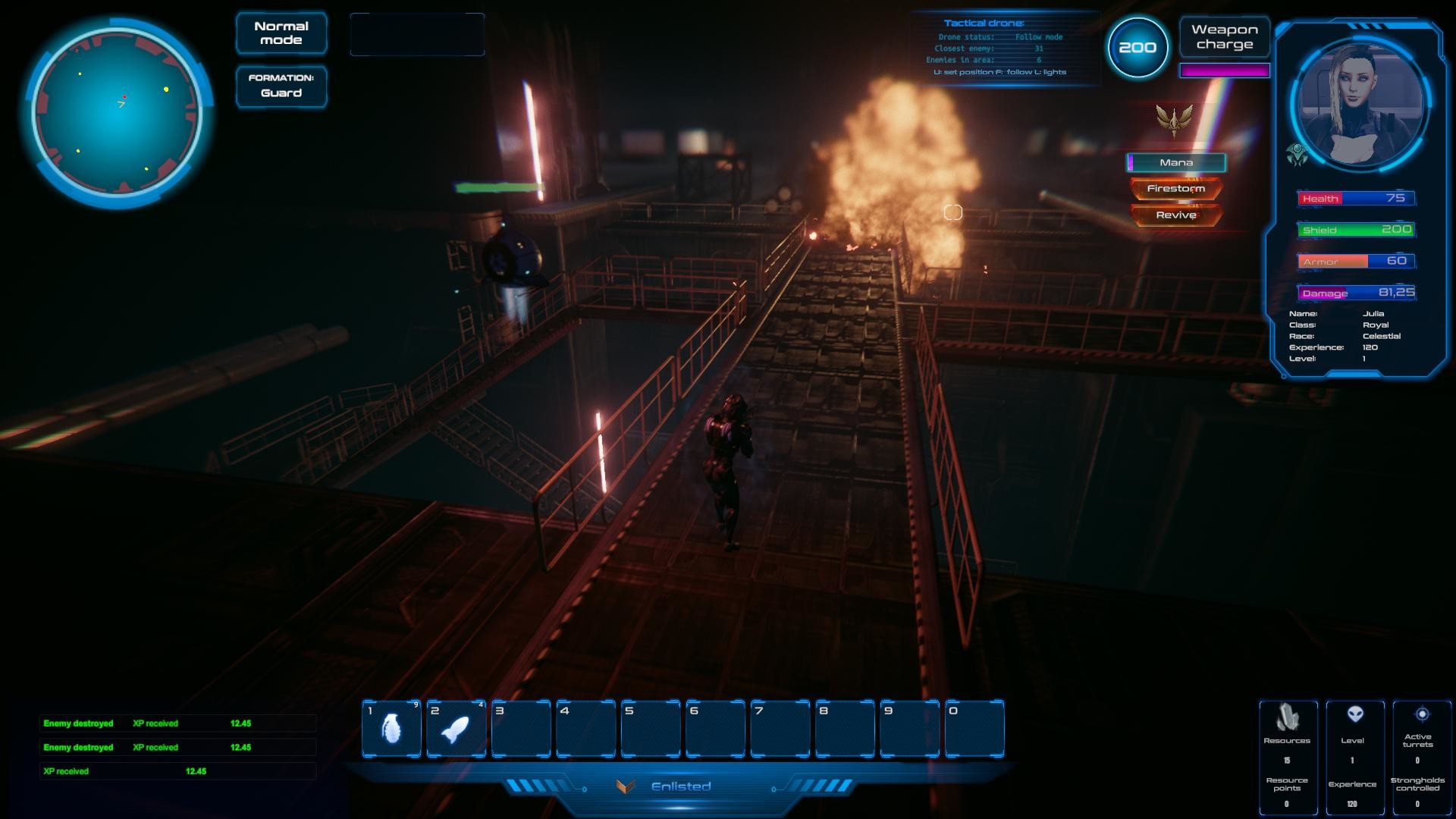Click the Enlisted rank badge
The height and width of the screenshot is (819, 1456).
coord(626,786)
